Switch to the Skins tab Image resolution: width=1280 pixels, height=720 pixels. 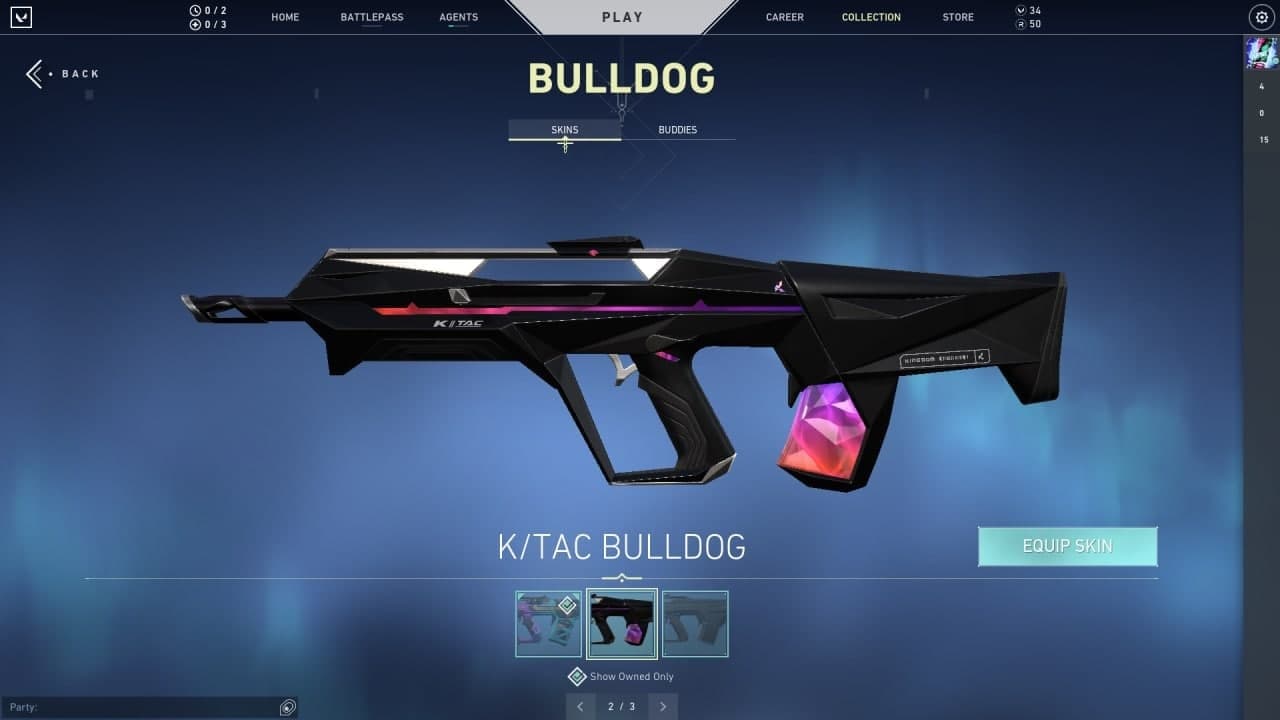click(565, 130)
